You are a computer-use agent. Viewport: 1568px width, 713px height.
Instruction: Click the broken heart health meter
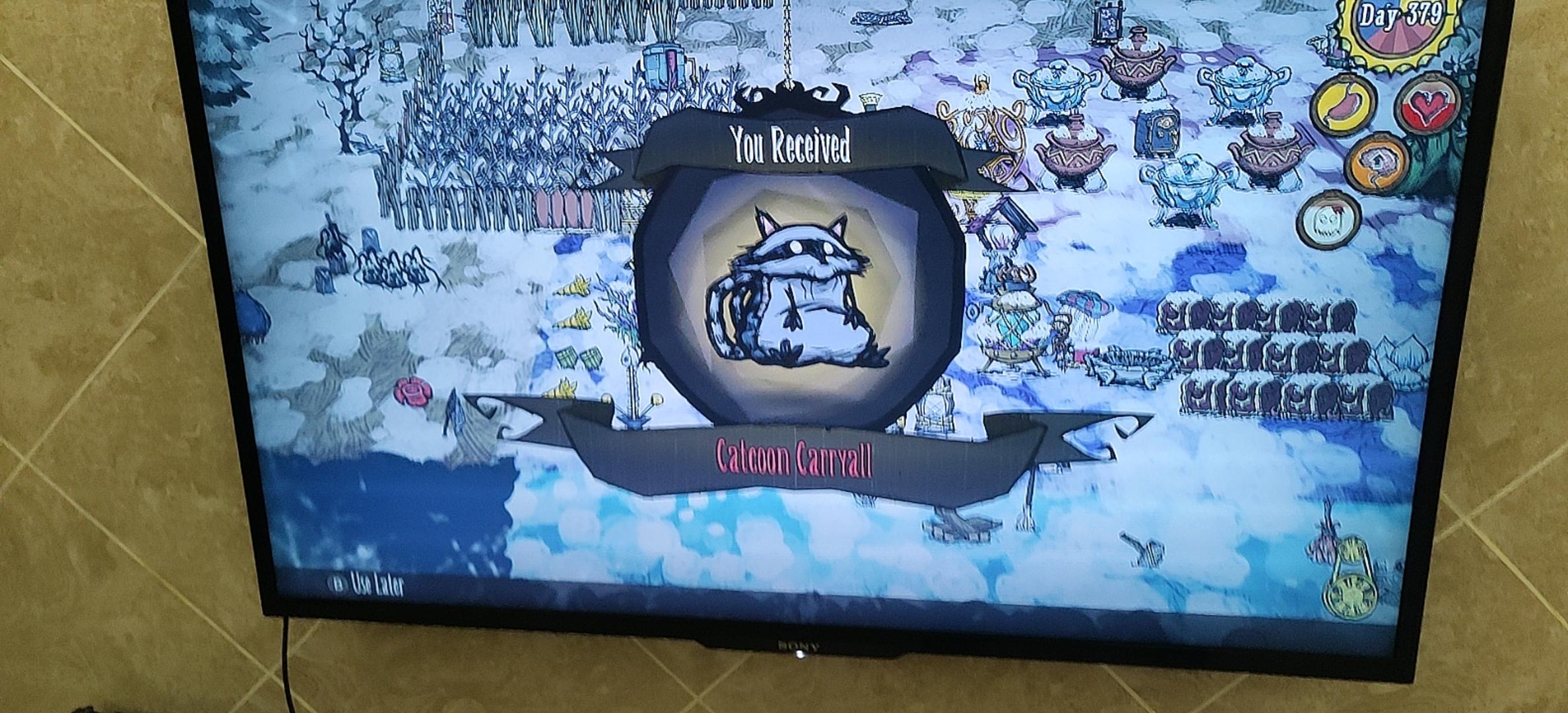pos(1427,105)
